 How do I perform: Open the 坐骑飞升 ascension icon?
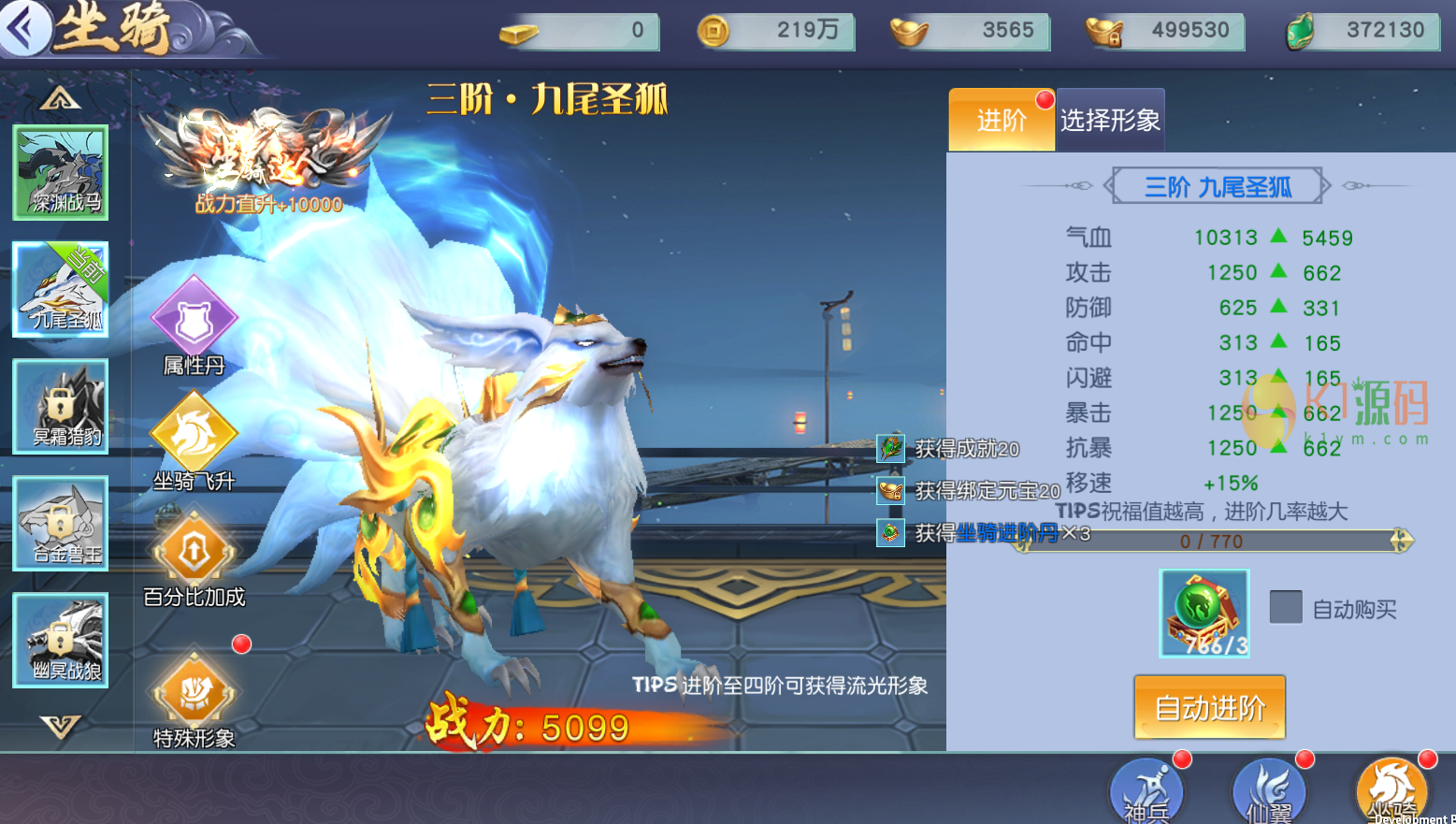(x=194, y=434)
